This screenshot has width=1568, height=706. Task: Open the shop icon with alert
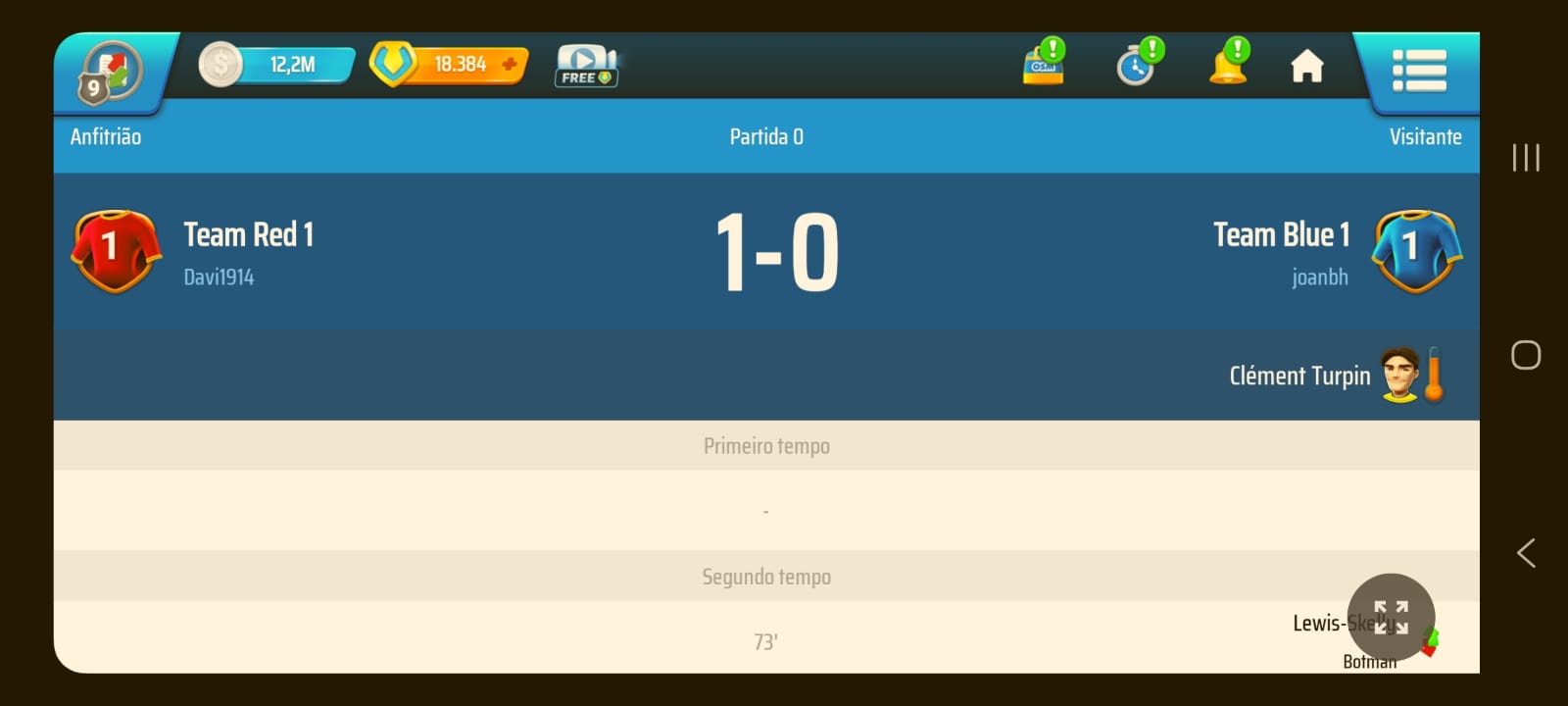(1044, 65)
